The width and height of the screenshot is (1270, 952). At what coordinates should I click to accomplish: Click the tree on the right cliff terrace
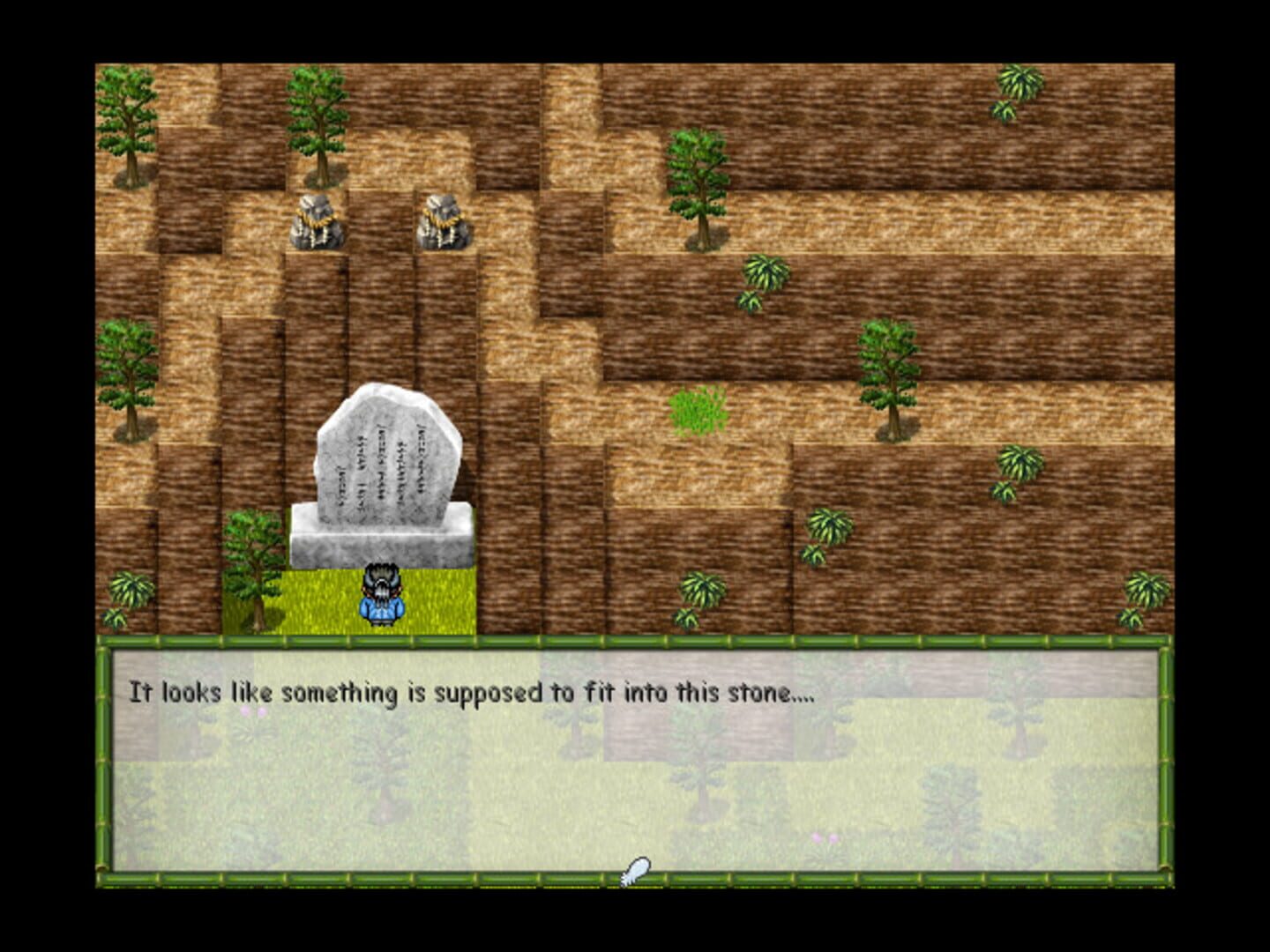[x=893, y=370]
